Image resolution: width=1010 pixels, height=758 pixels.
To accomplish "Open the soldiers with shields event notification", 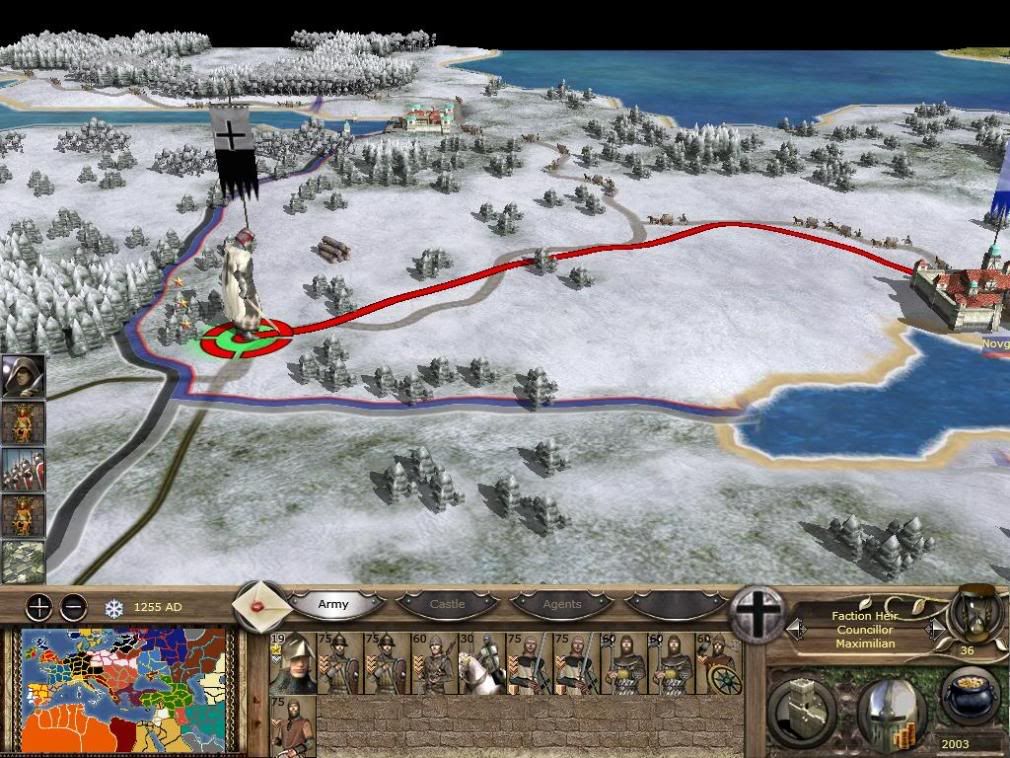I will tap(22, 469).
